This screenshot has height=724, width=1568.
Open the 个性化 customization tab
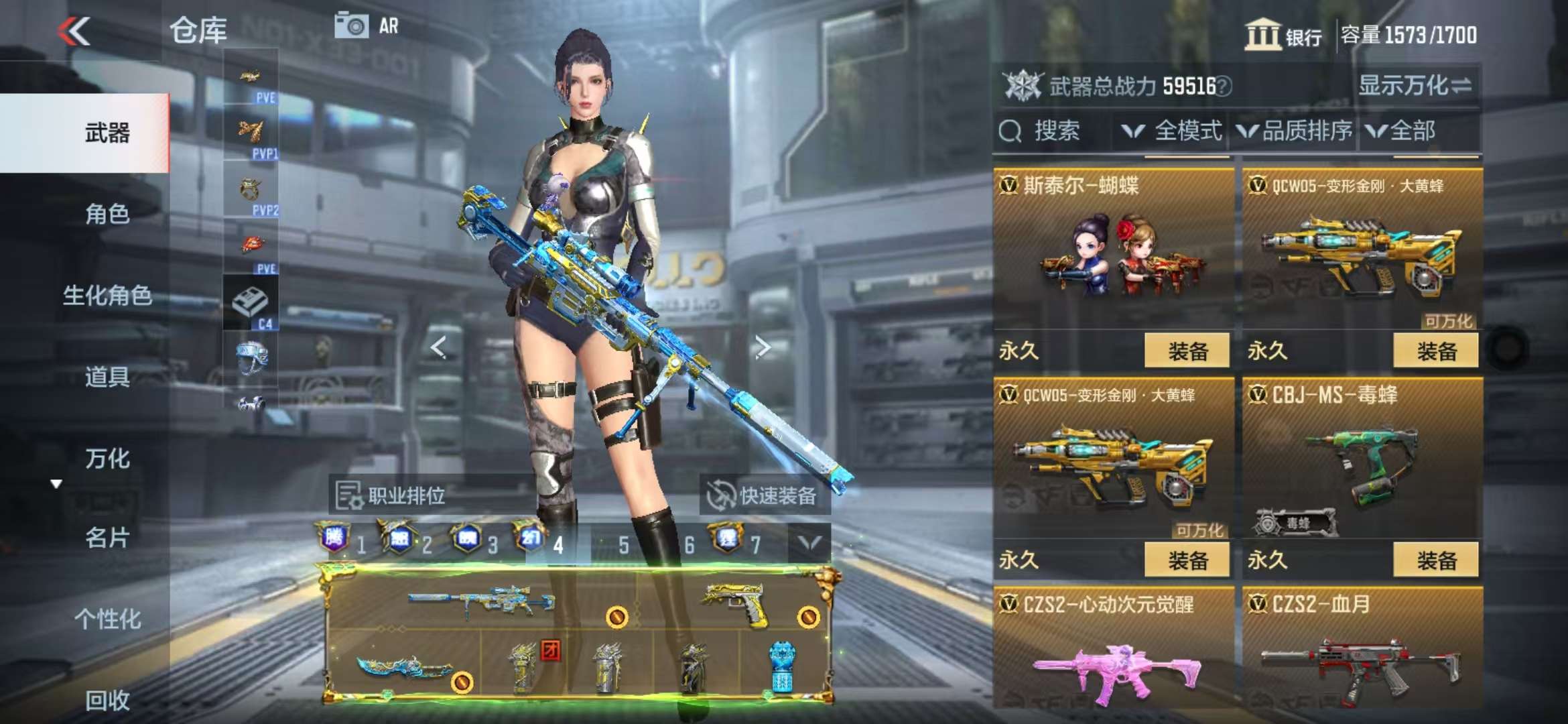pyautogui.click(x=107, y=619)
